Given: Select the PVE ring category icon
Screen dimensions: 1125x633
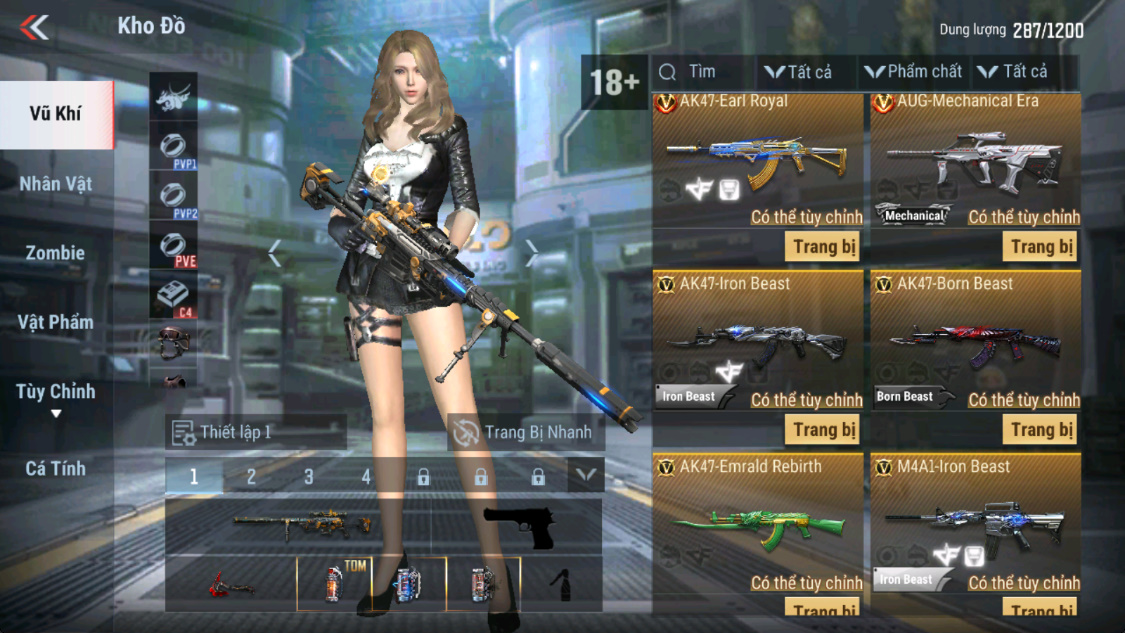Looking at the screenshot, I should (174, 247).
